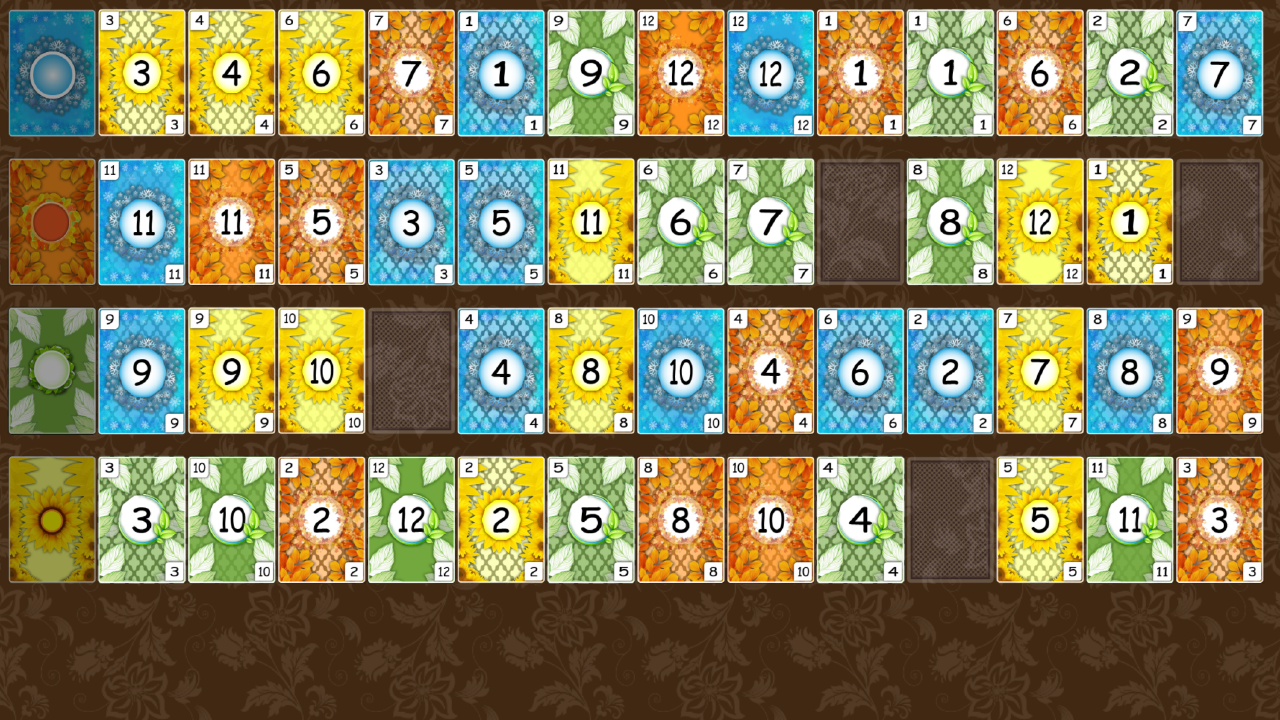The width and height of the screenshot is (1280, 720).
Task: Choose the orange autumn 7 card in top row
Action: (411, 72)
